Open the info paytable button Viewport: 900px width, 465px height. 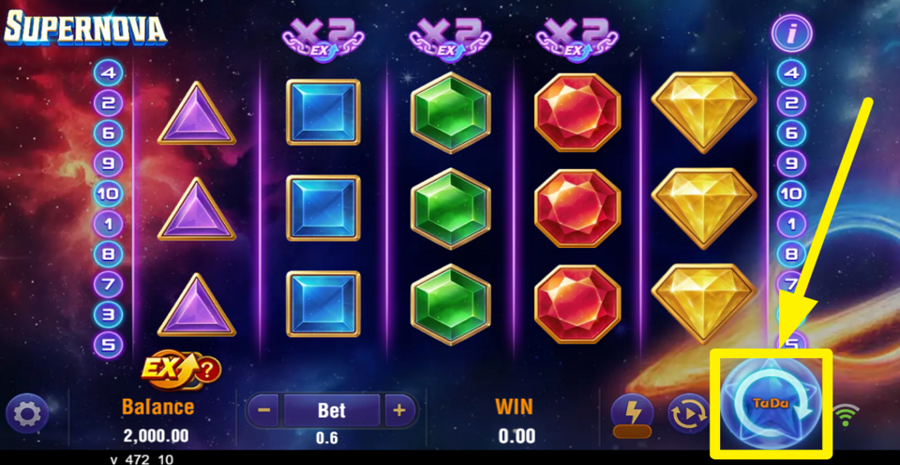point(791,34)
